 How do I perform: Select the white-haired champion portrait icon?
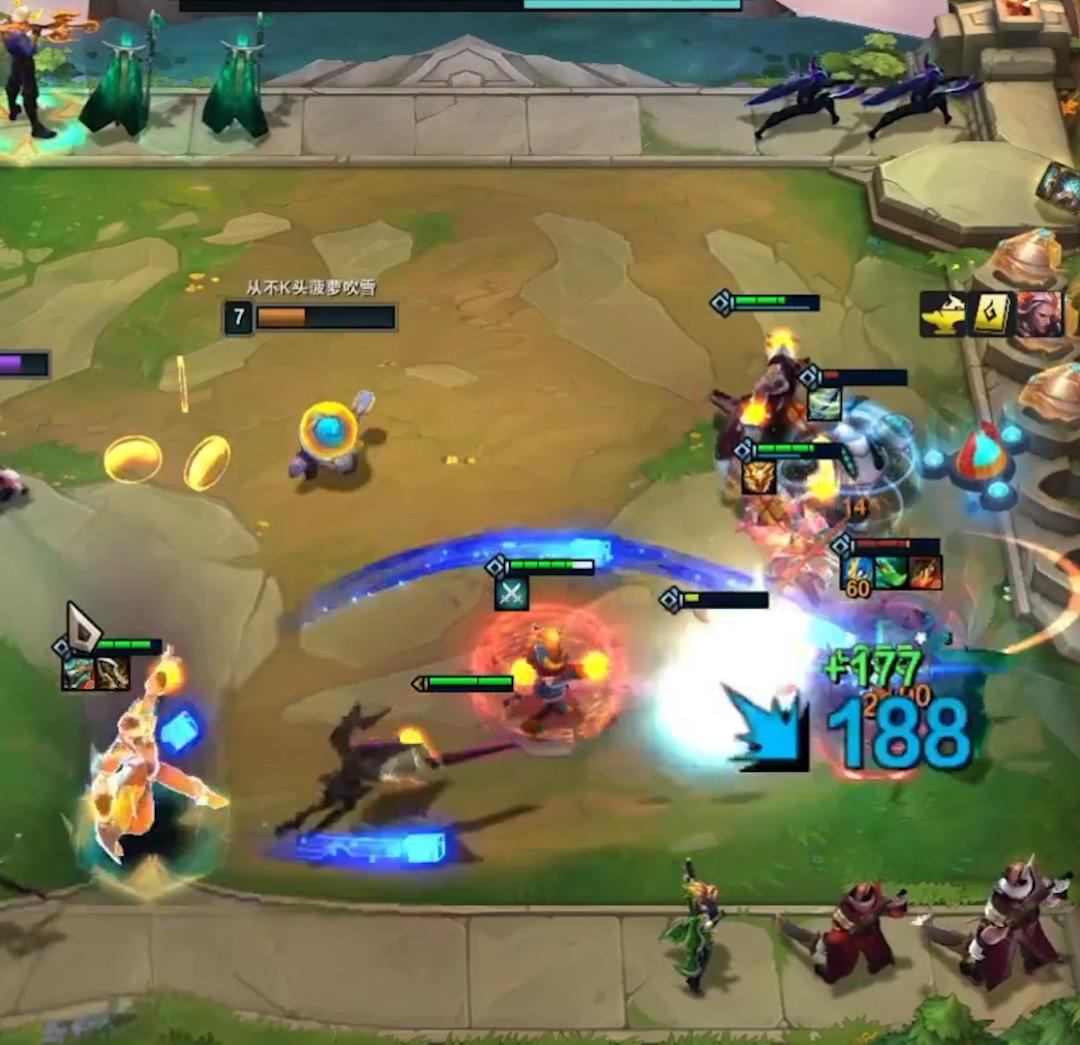tap(1036, 314)
